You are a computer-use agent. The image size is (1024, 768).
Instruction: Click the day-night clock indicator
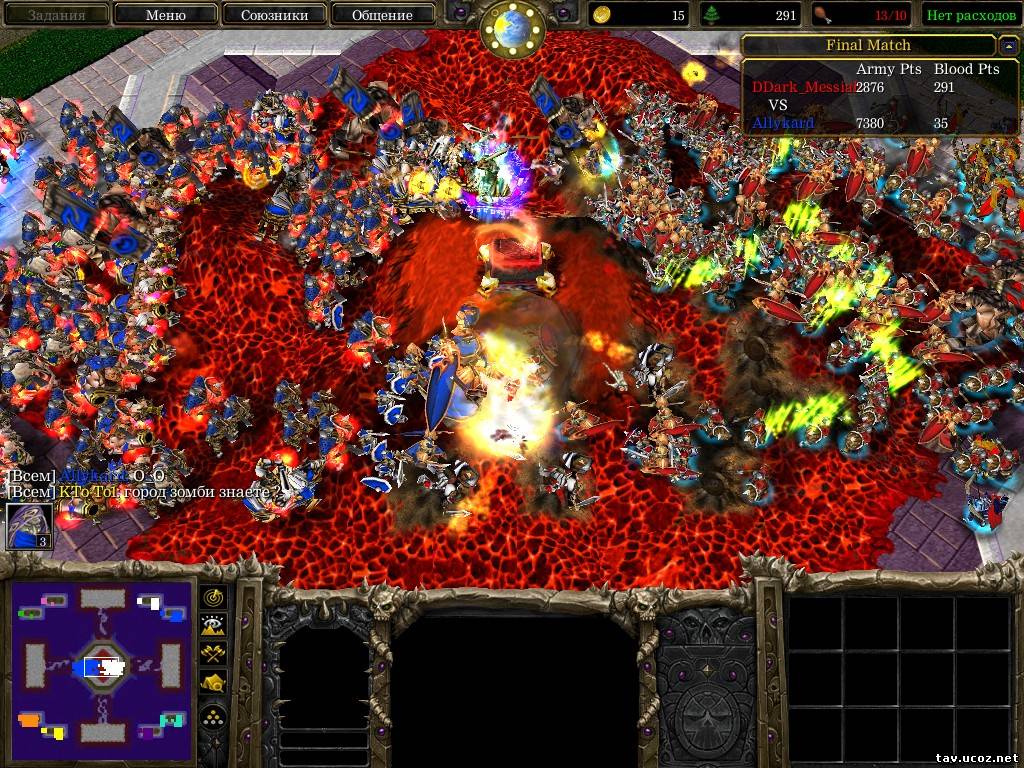click(x=512, y=30)
